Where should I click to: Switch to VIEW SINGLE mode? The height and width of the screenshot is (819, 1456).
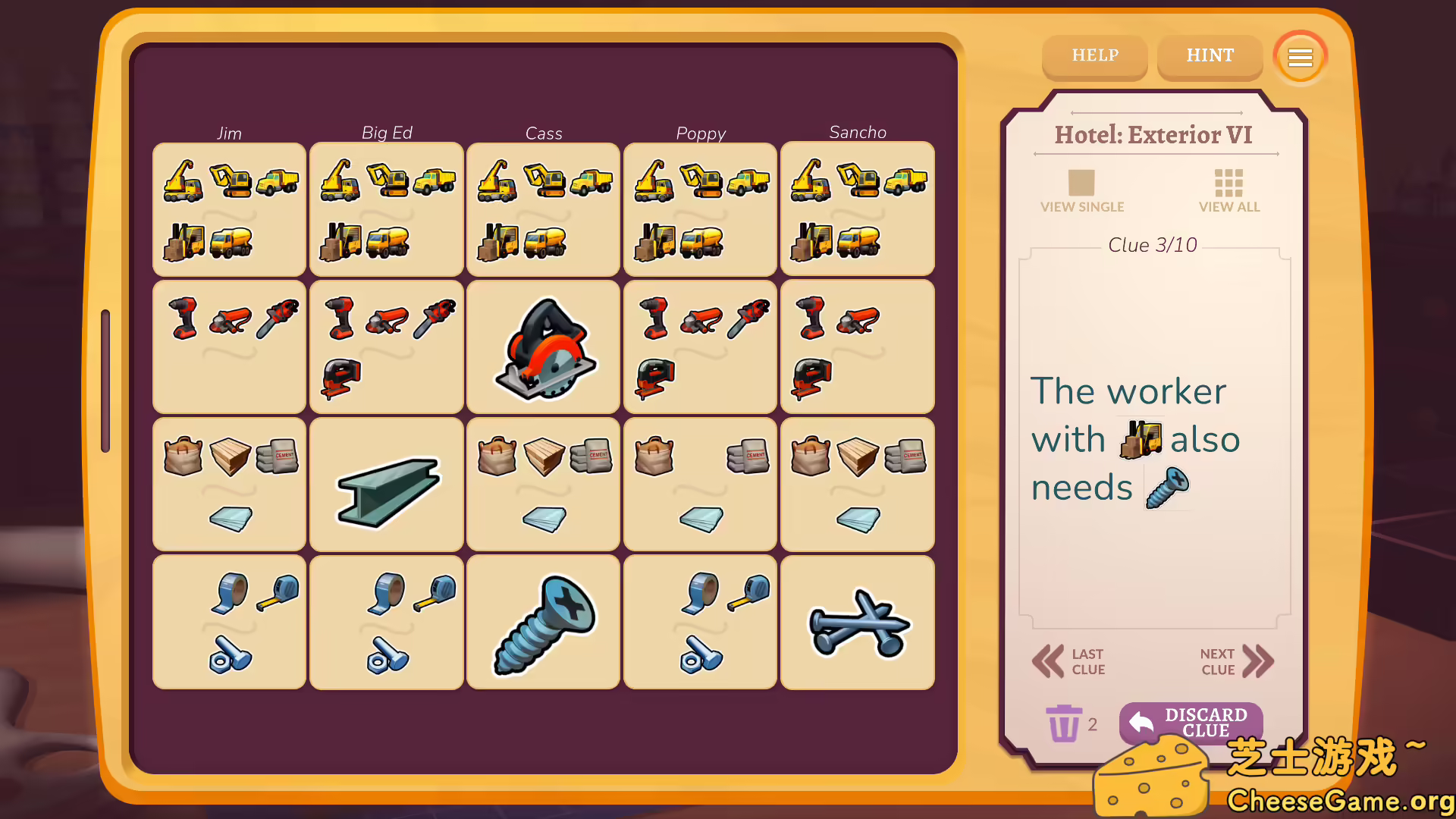tap(1082, 190)
